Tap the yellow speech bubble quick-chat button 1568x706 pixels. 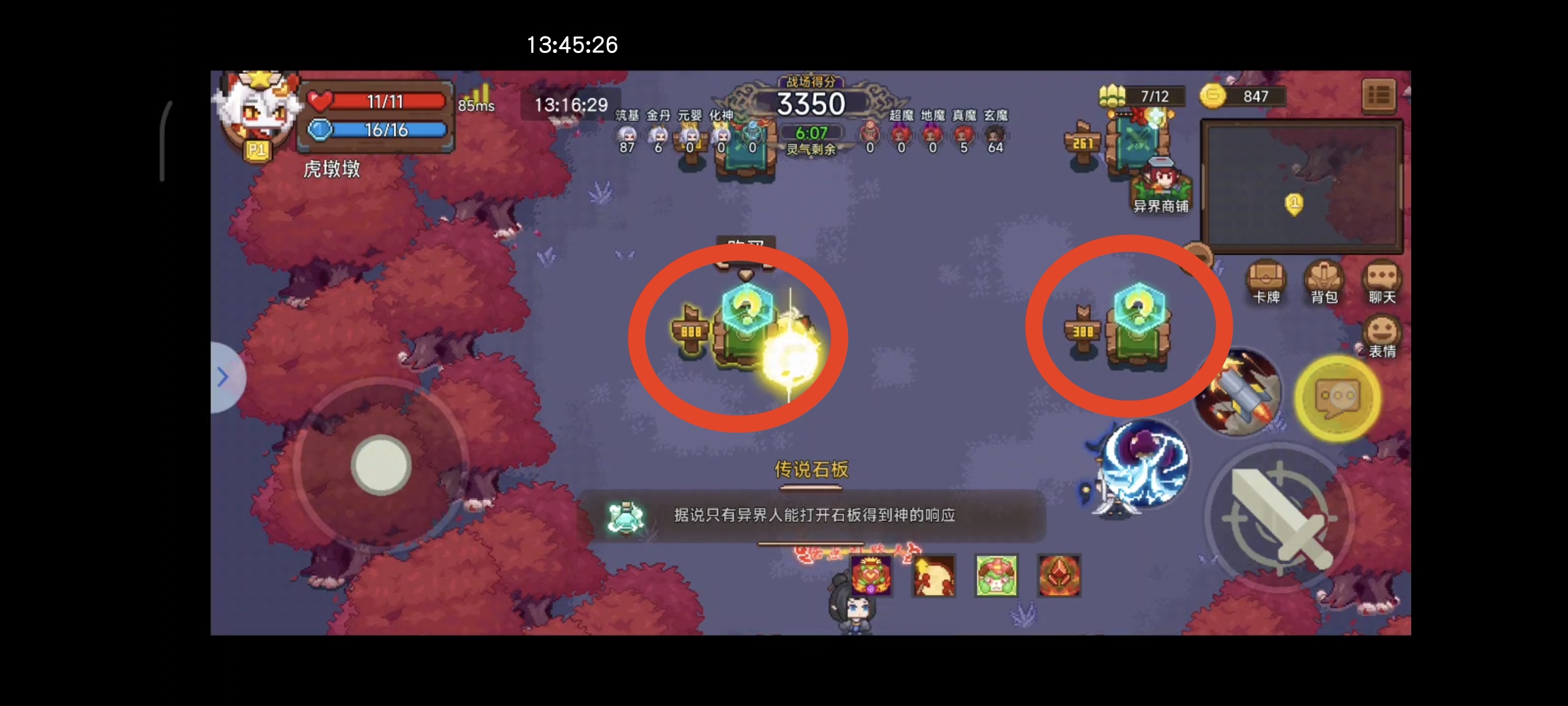click(1337, 397)
